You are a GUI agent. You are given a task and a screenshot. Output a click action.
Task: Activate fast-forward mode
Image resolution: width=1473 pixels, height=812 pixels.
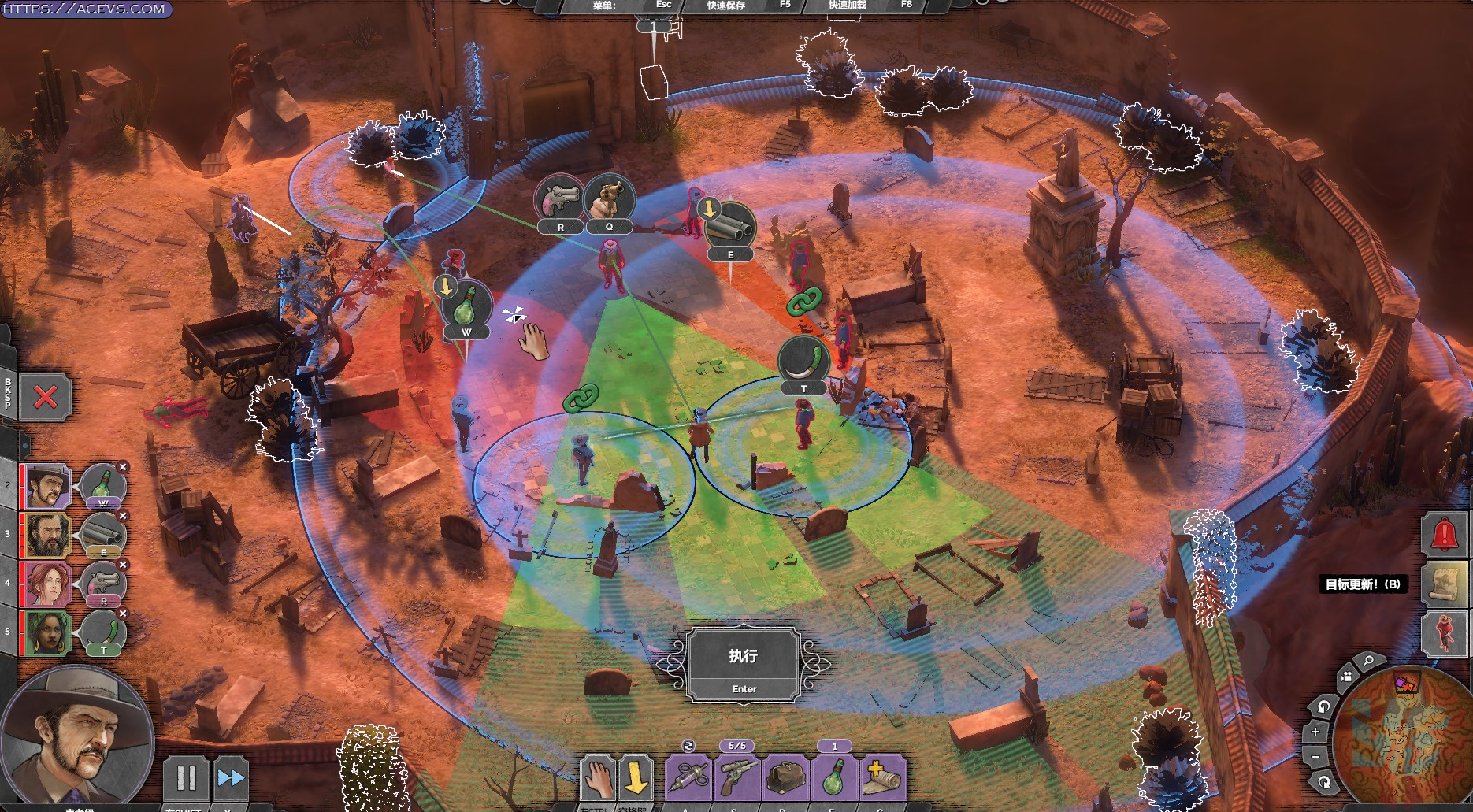pyautogui.click(x=230, y=778)
